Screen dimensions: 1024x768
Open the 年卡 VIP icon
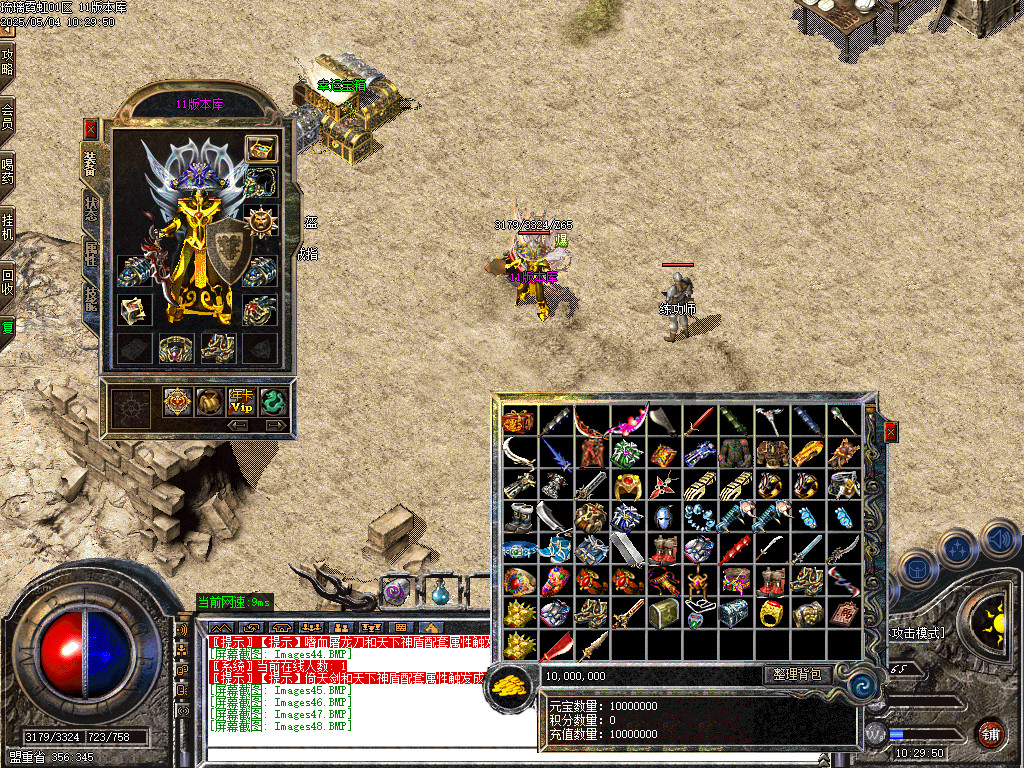coord(242,402)
